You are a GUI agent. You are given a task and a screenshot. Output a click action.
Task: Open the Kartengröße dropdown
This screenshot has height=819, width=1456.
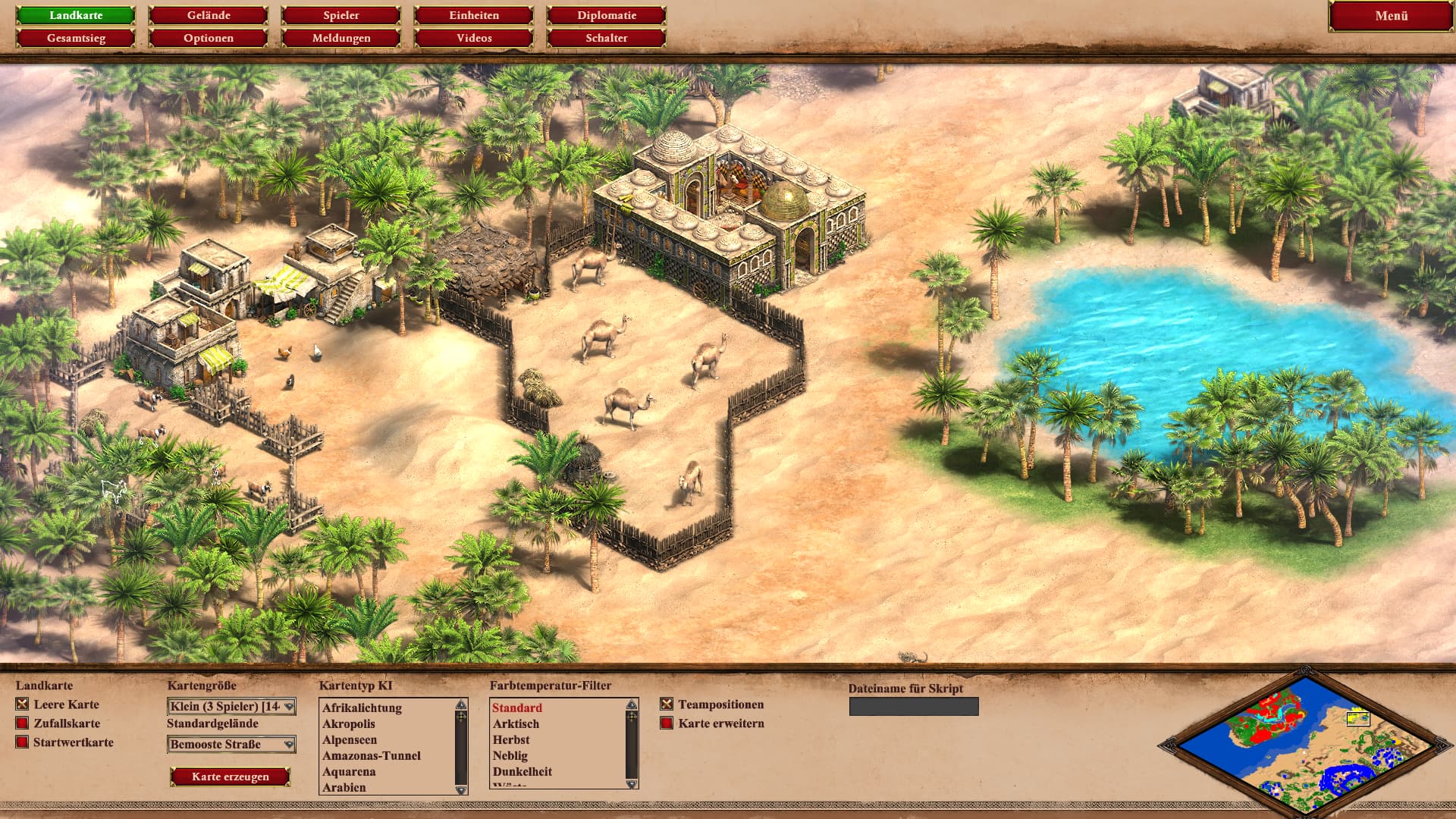coord(231,707)
